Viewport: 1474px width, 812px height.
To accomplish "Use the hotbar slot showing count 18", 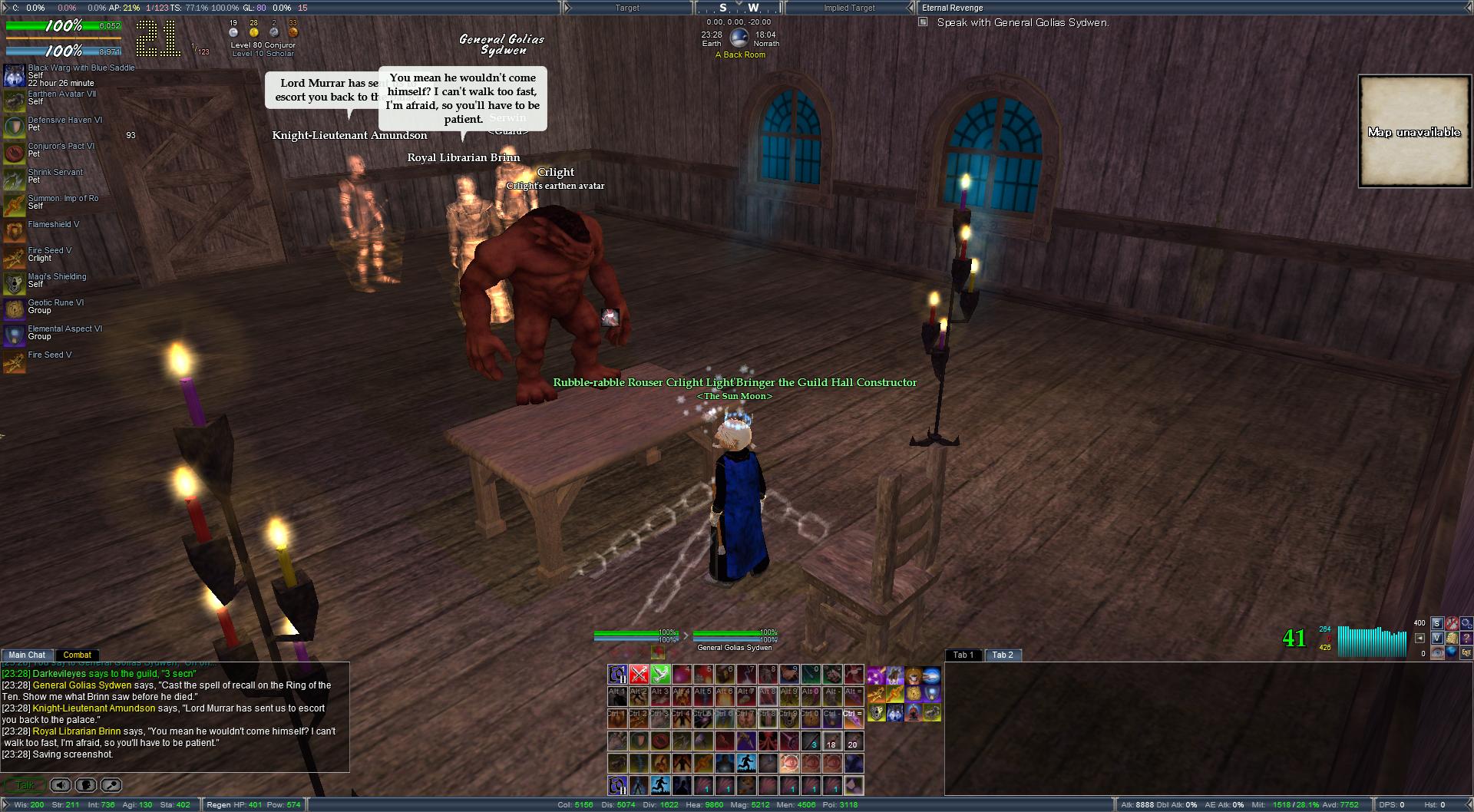I will [x=831, y=741].
